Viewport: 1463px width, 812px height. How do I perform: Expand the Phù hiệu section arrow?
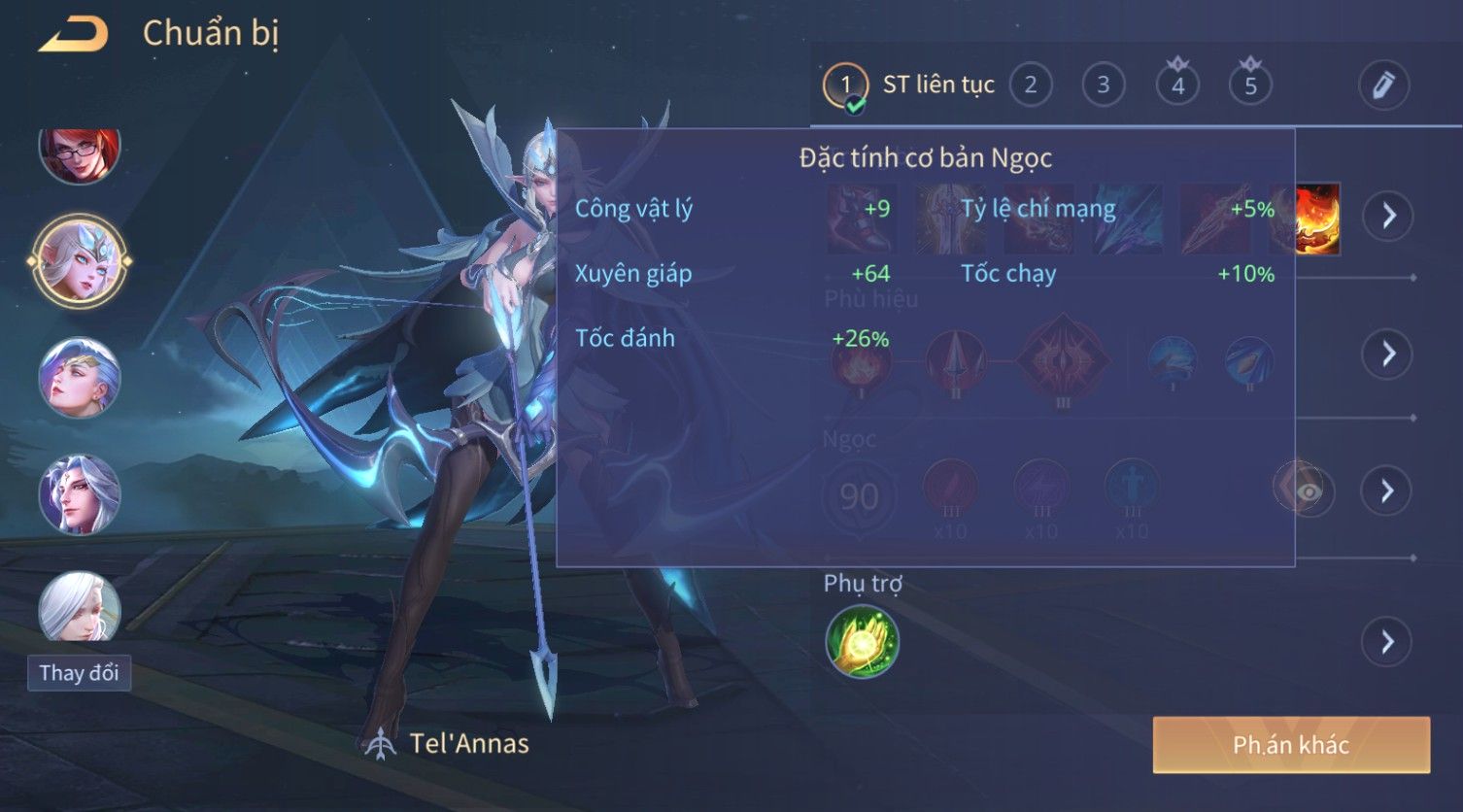[1387, 354]
